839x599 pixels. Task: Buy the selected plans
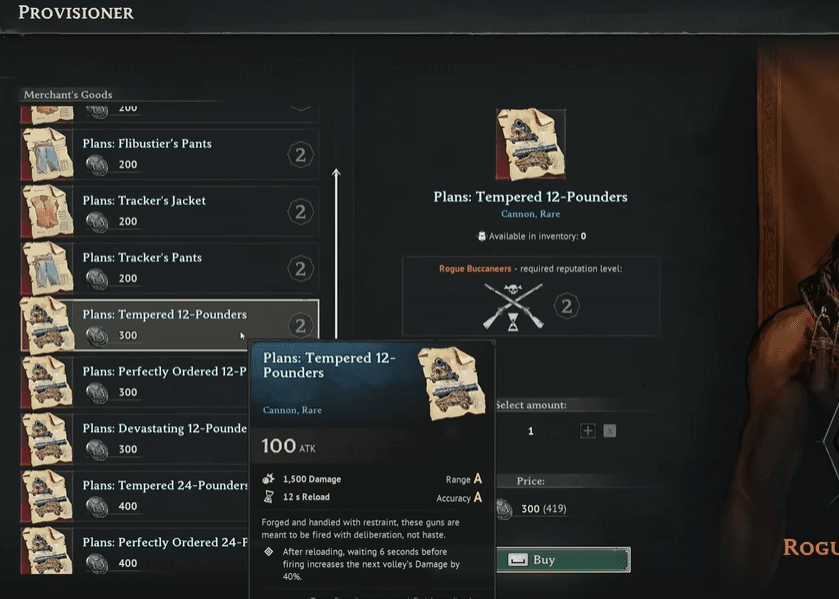point(564,560)
